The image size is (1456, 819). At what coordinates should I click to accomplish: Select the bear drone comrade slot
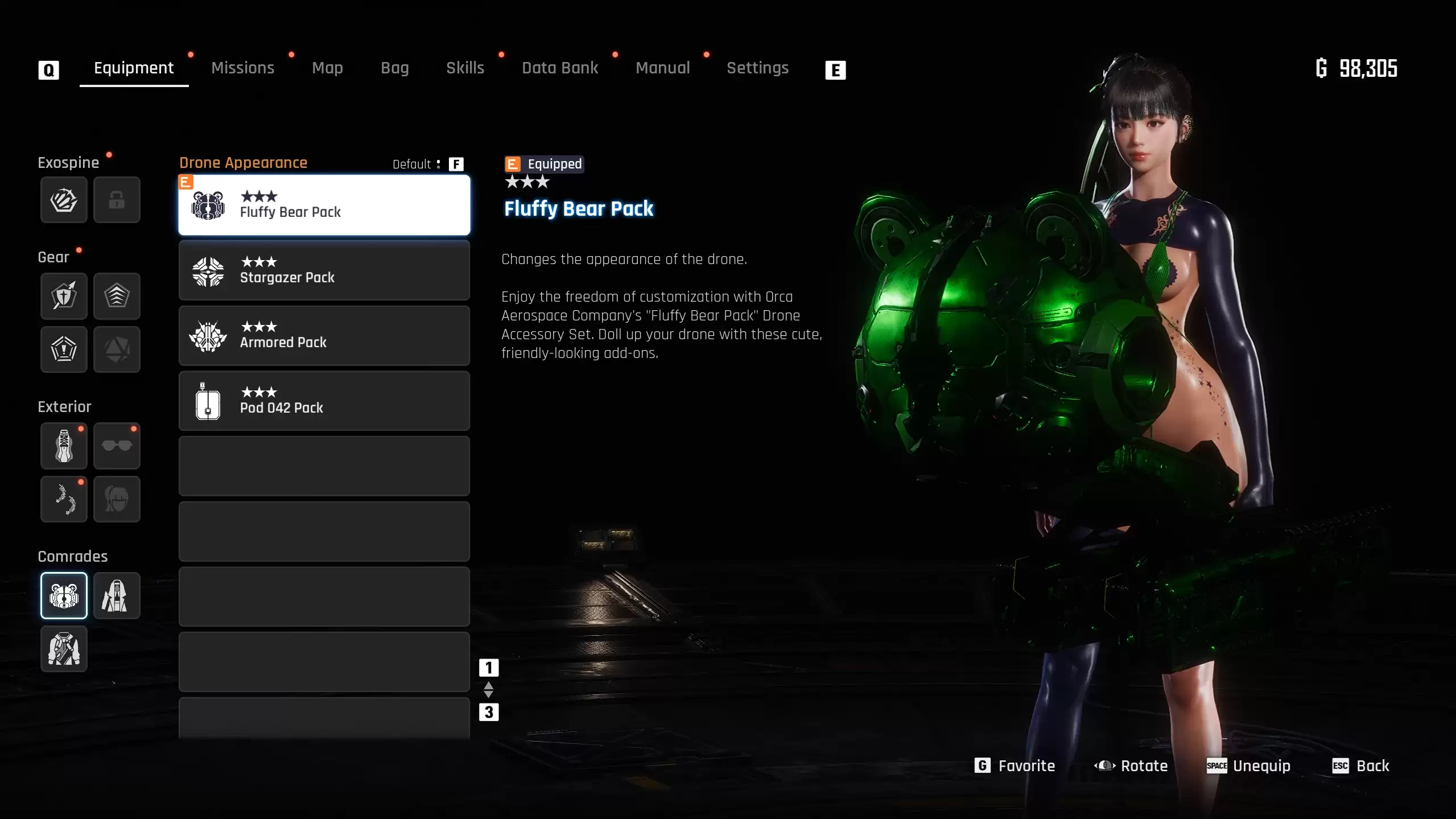coord(64,595)
